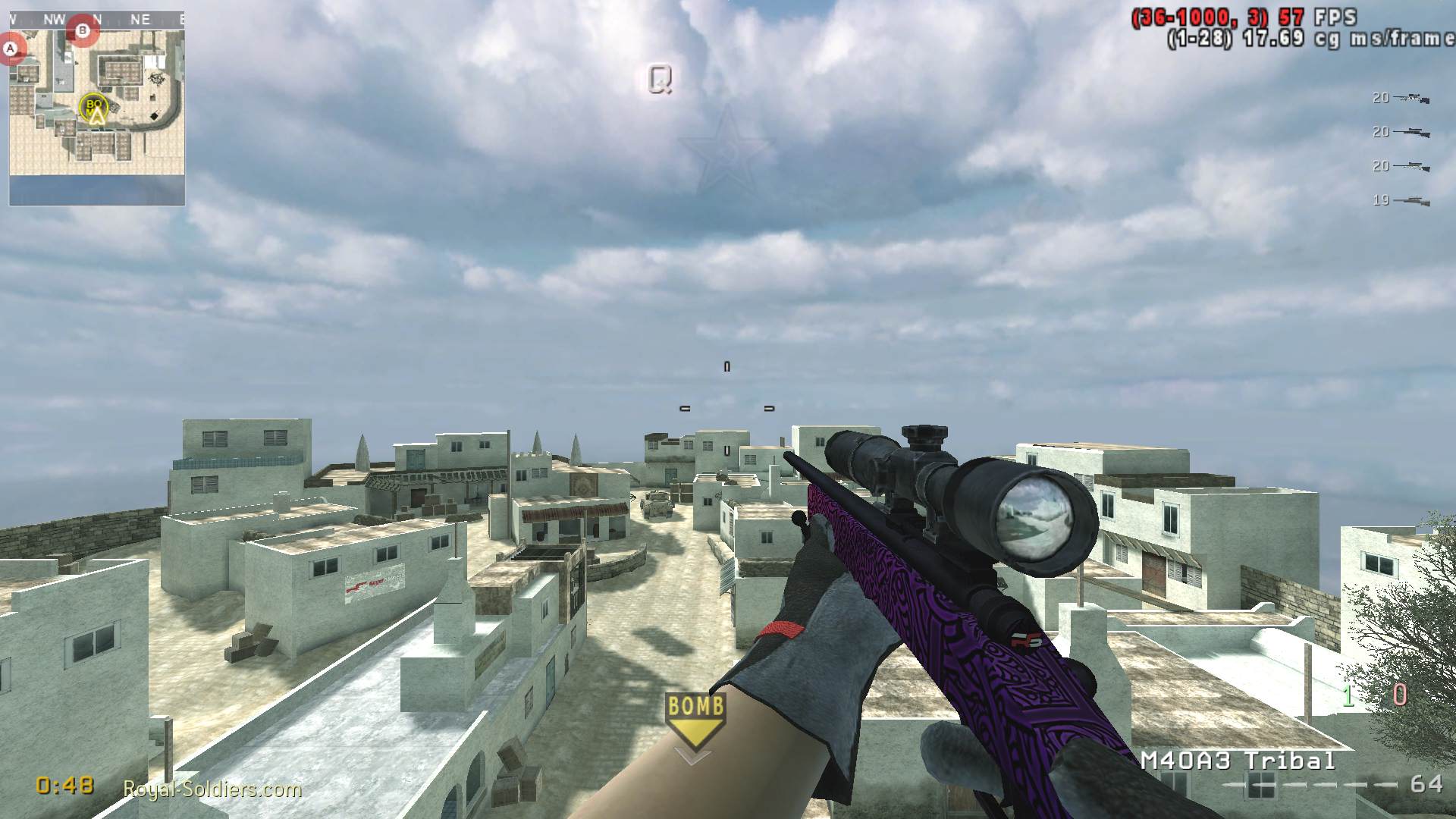Select the topmost sniper rifle kill icon
The width and height of the screenshot is (1456, 819).
1411,97
